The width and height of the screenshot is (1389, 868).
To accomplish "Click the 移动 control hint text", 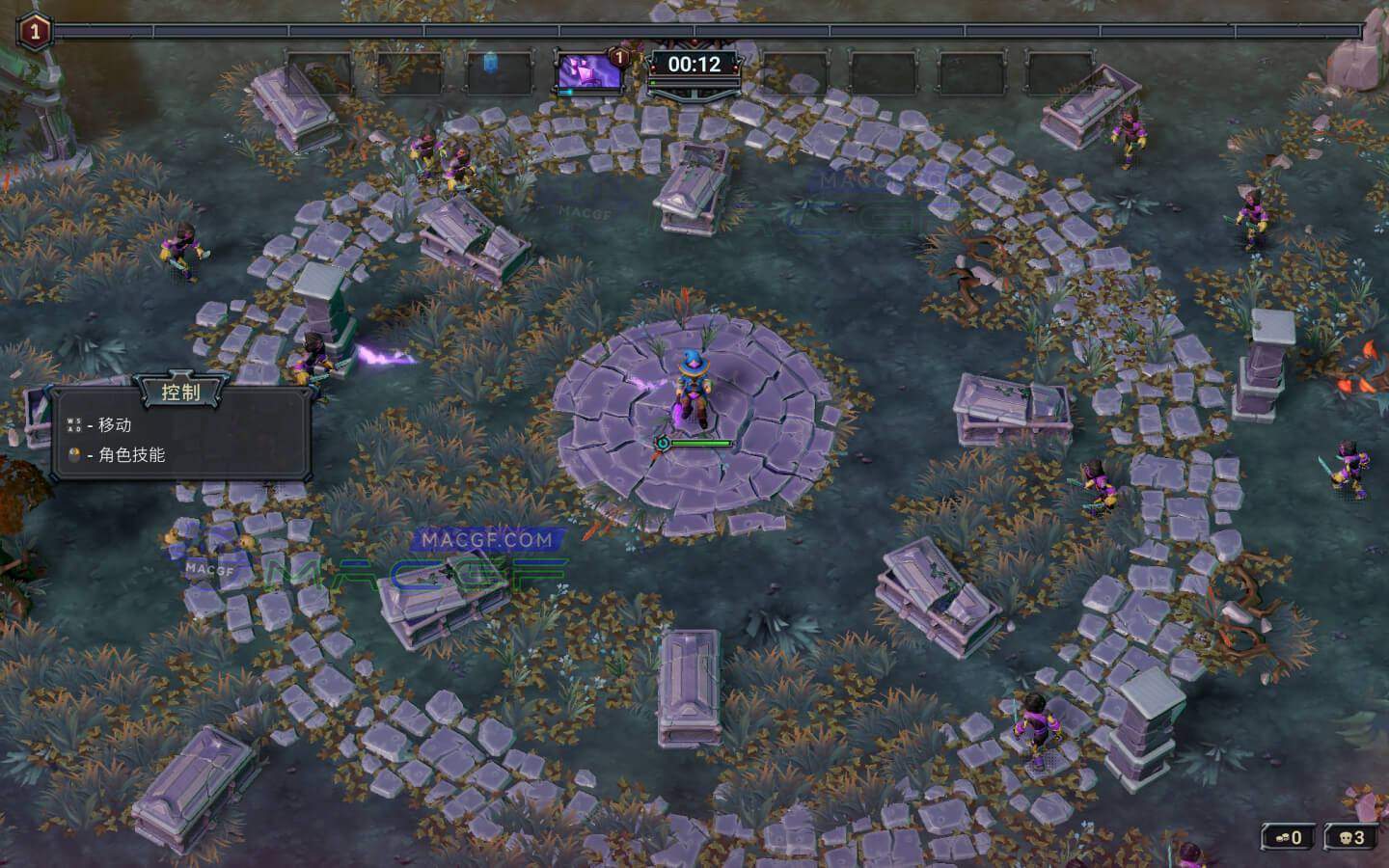I will click(x=113, y=424).
